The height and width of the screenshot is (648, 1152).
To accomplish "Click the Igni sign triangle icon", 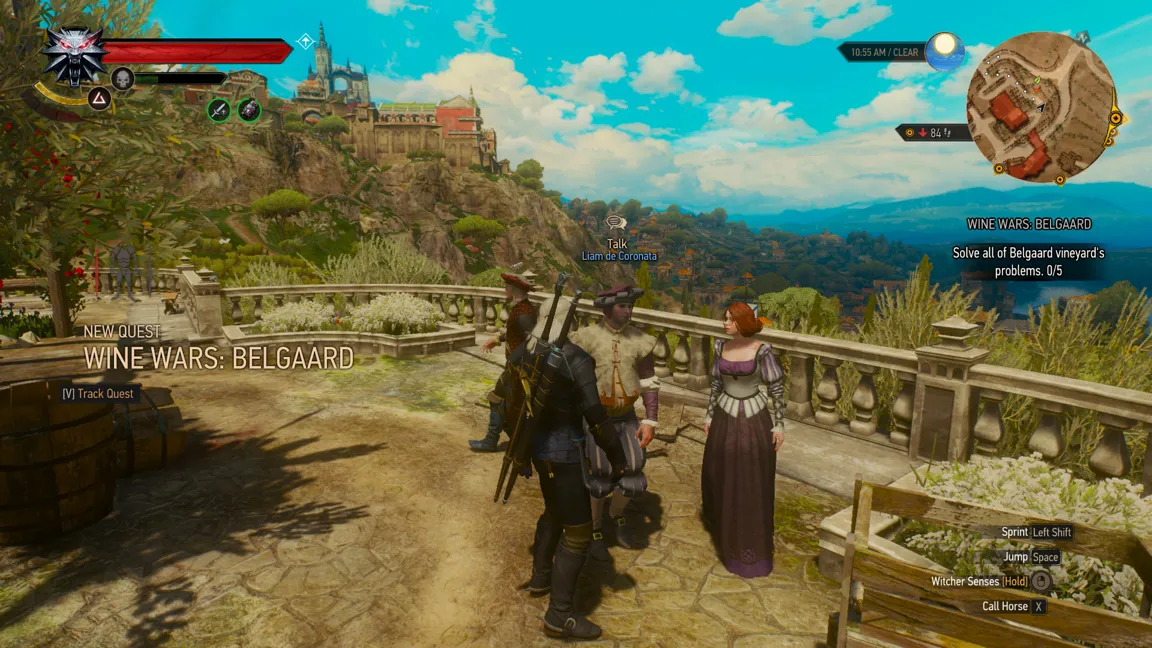I will (x=98, y=98).
